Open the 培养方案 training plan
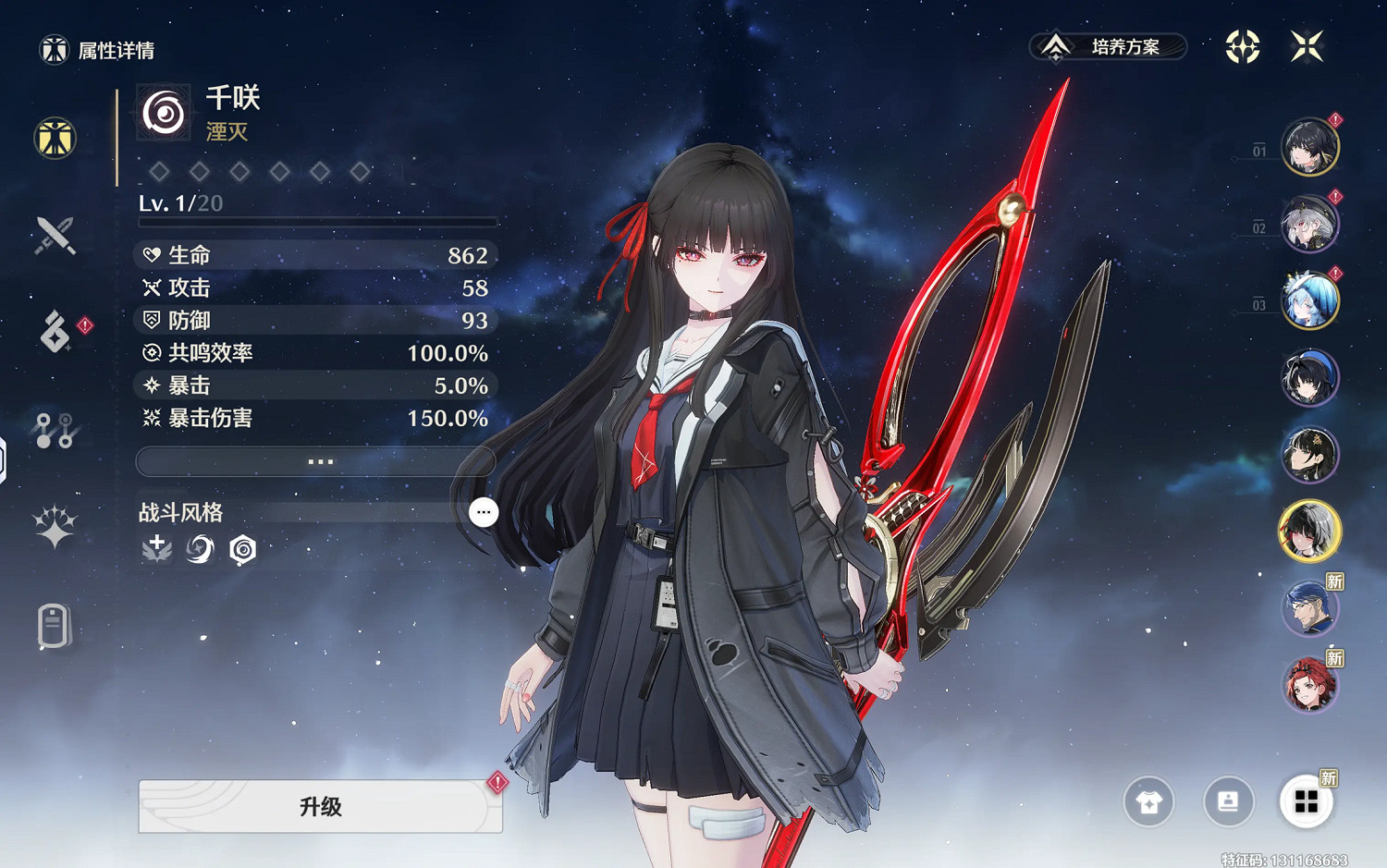The height and width of the screenshot is (868, 1387). tap(1108, 46)
